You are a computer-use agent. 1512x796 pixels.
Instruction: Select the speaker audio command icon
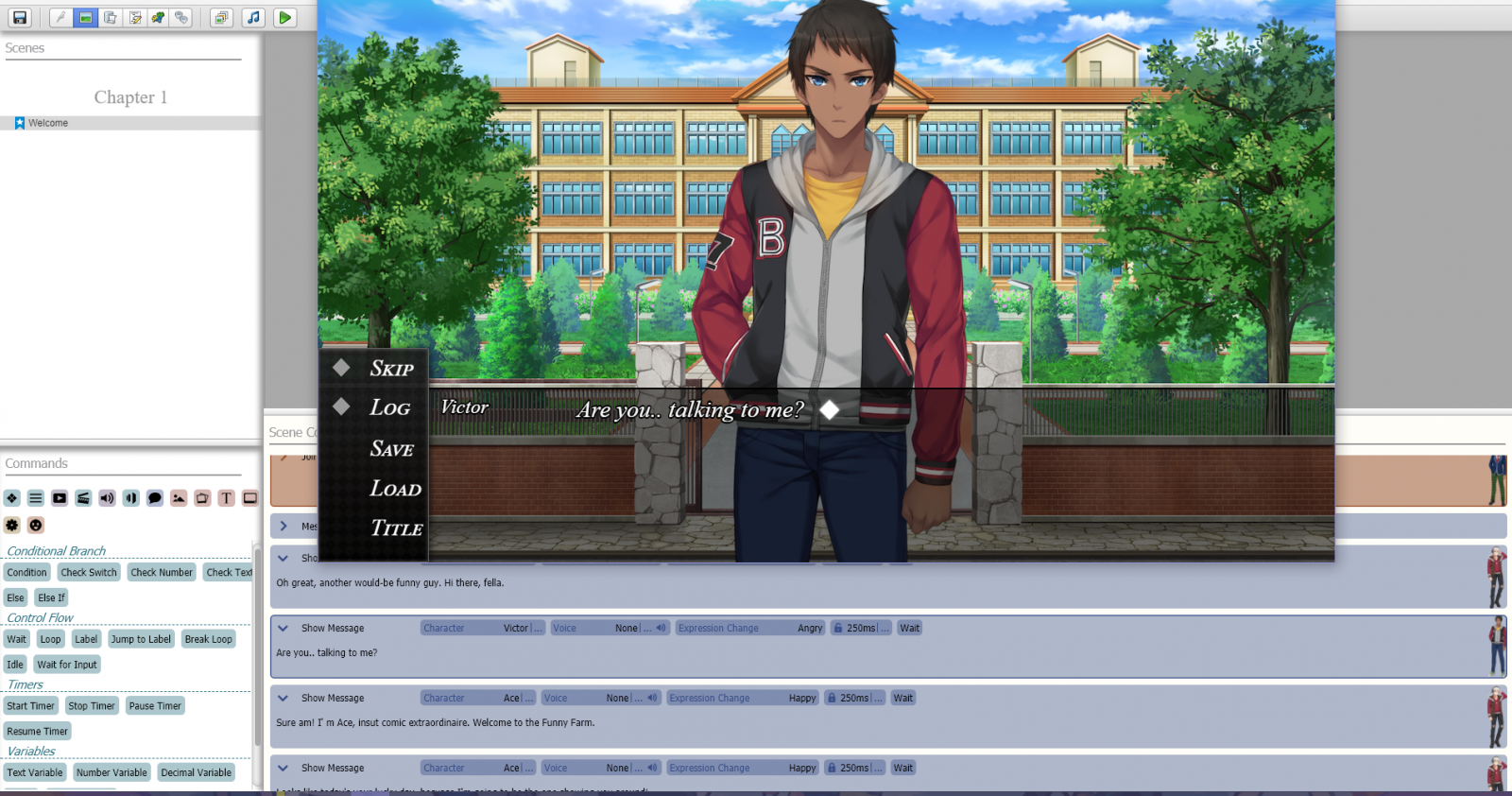click(106, 498)
